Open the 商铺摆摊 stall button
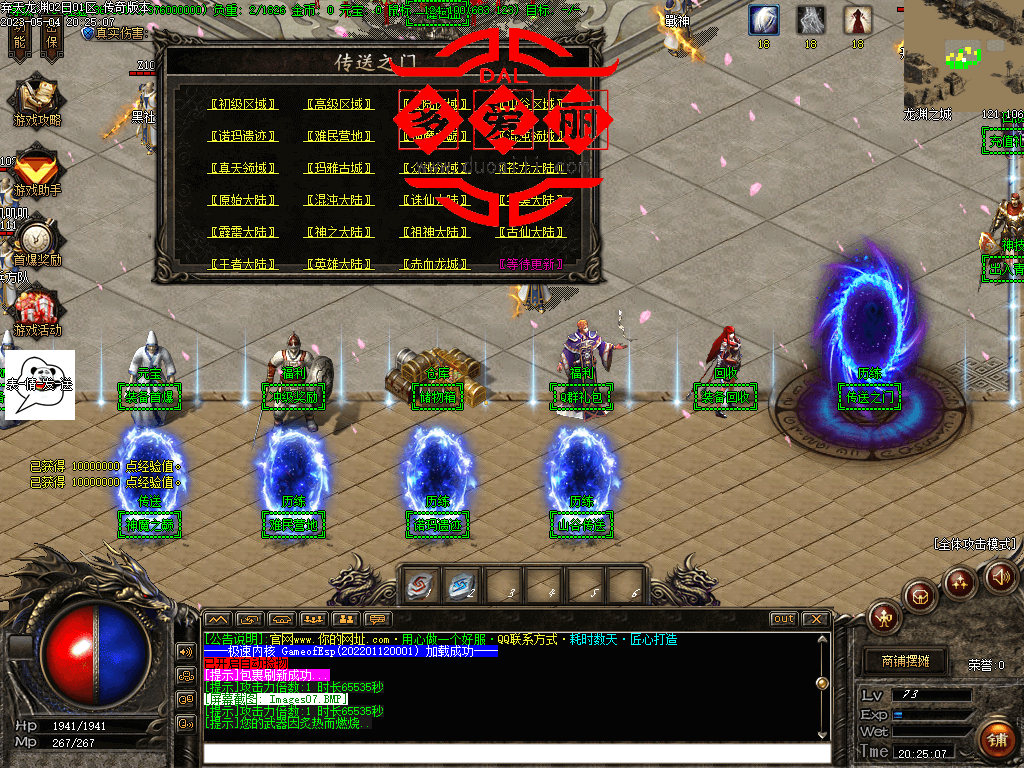The height and width of the screenshot is (768, 1024). point(905,661)
